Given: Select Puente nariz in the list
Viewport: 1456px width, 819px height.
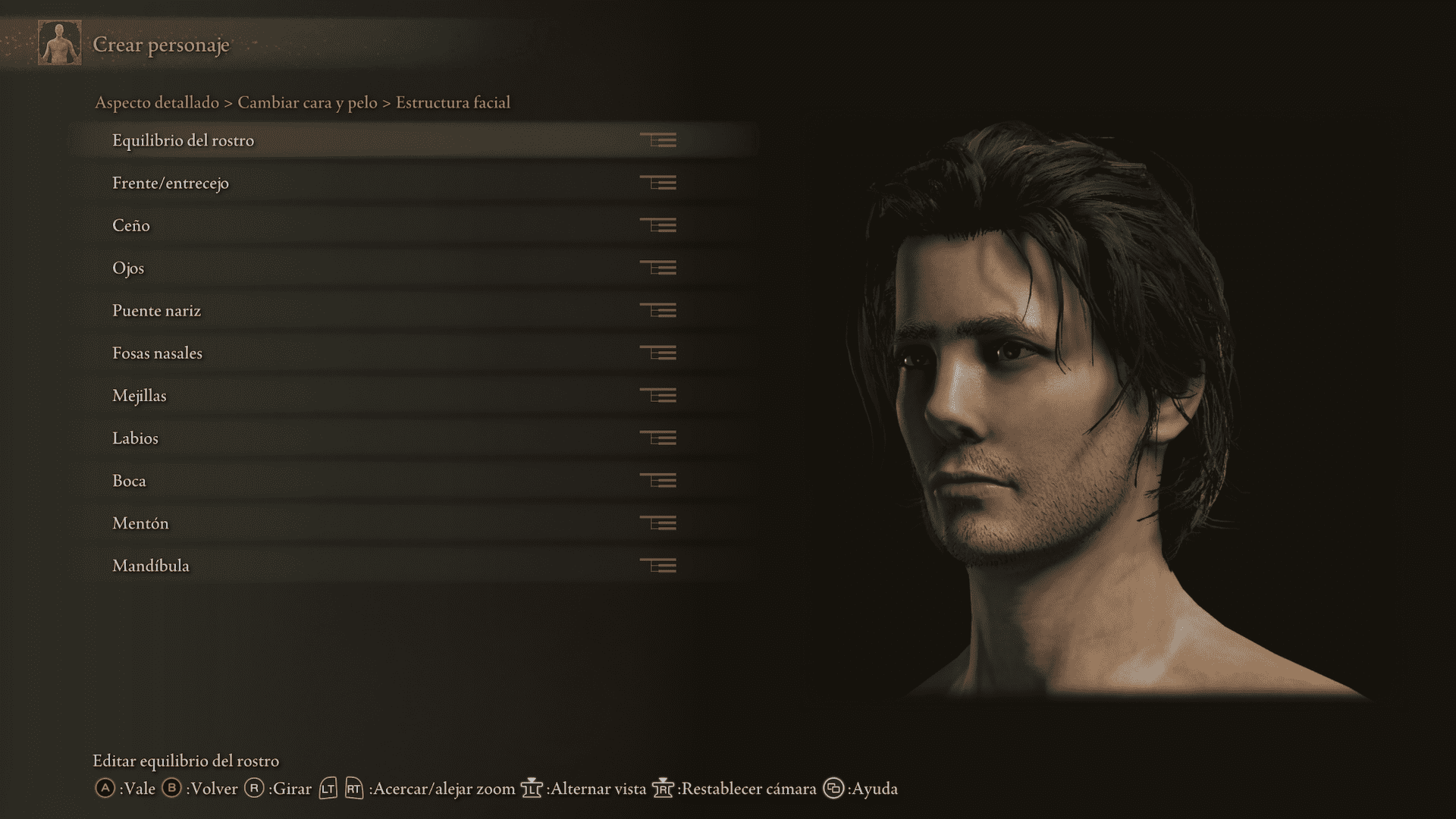Looking at the screenshot, I should click(156, 310).
